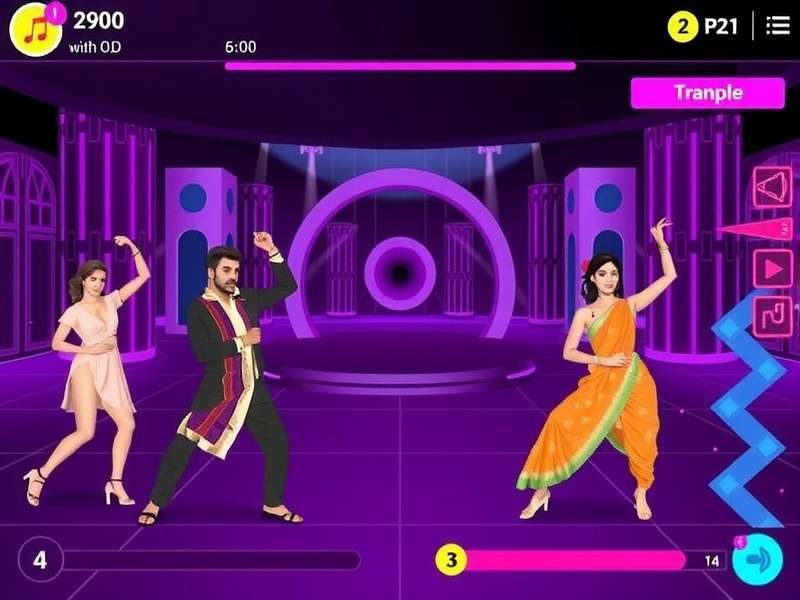Viewport: 800px width, 600px height.
Task: Open the list menu icon
Action: (x=777, y=26)
